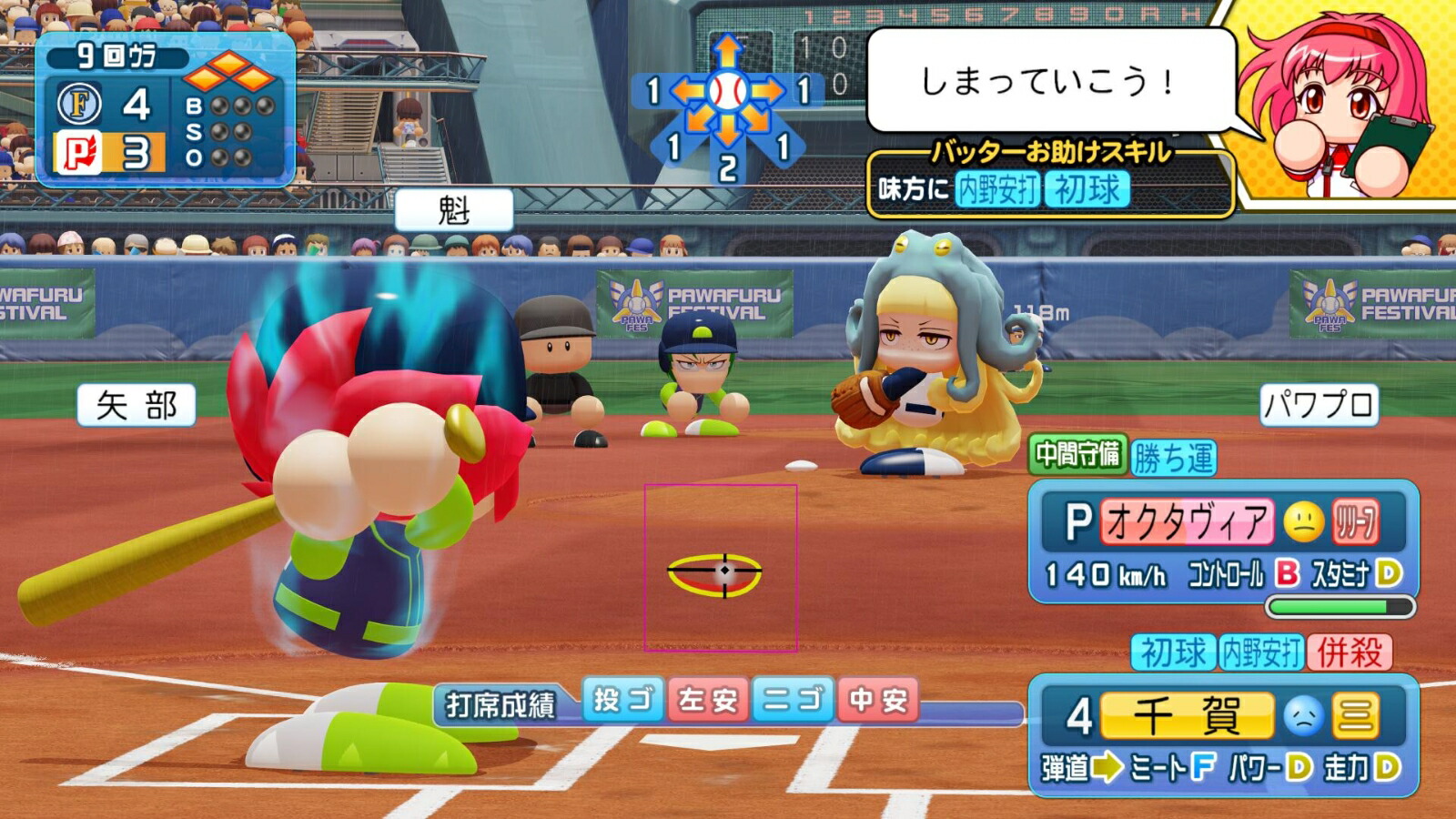This screenshot has width=1456, height=819.
Task: Click the baseball icon in the pitch direction guide
Action: point(727,89)
